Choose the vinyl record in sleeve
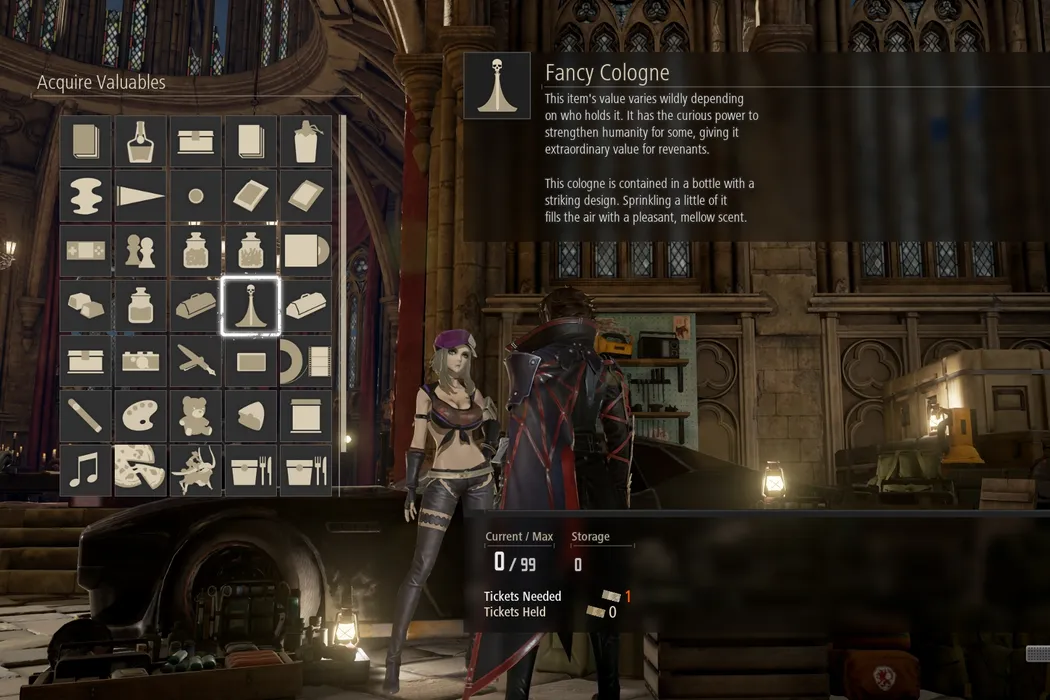 [x=306, y=251]
